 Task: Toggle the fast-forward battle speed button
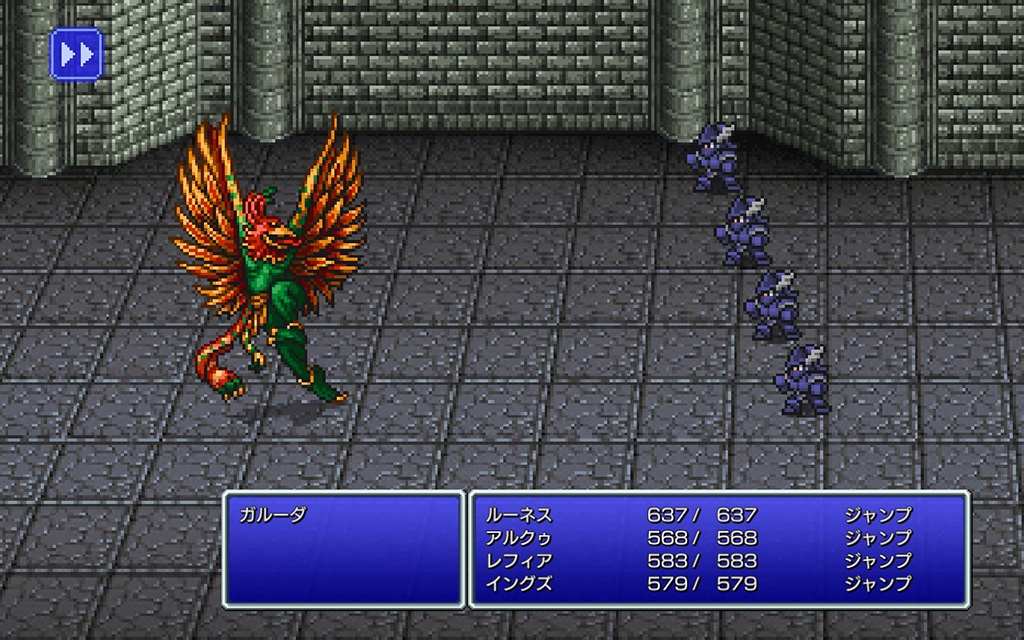[x=76, y=54]
